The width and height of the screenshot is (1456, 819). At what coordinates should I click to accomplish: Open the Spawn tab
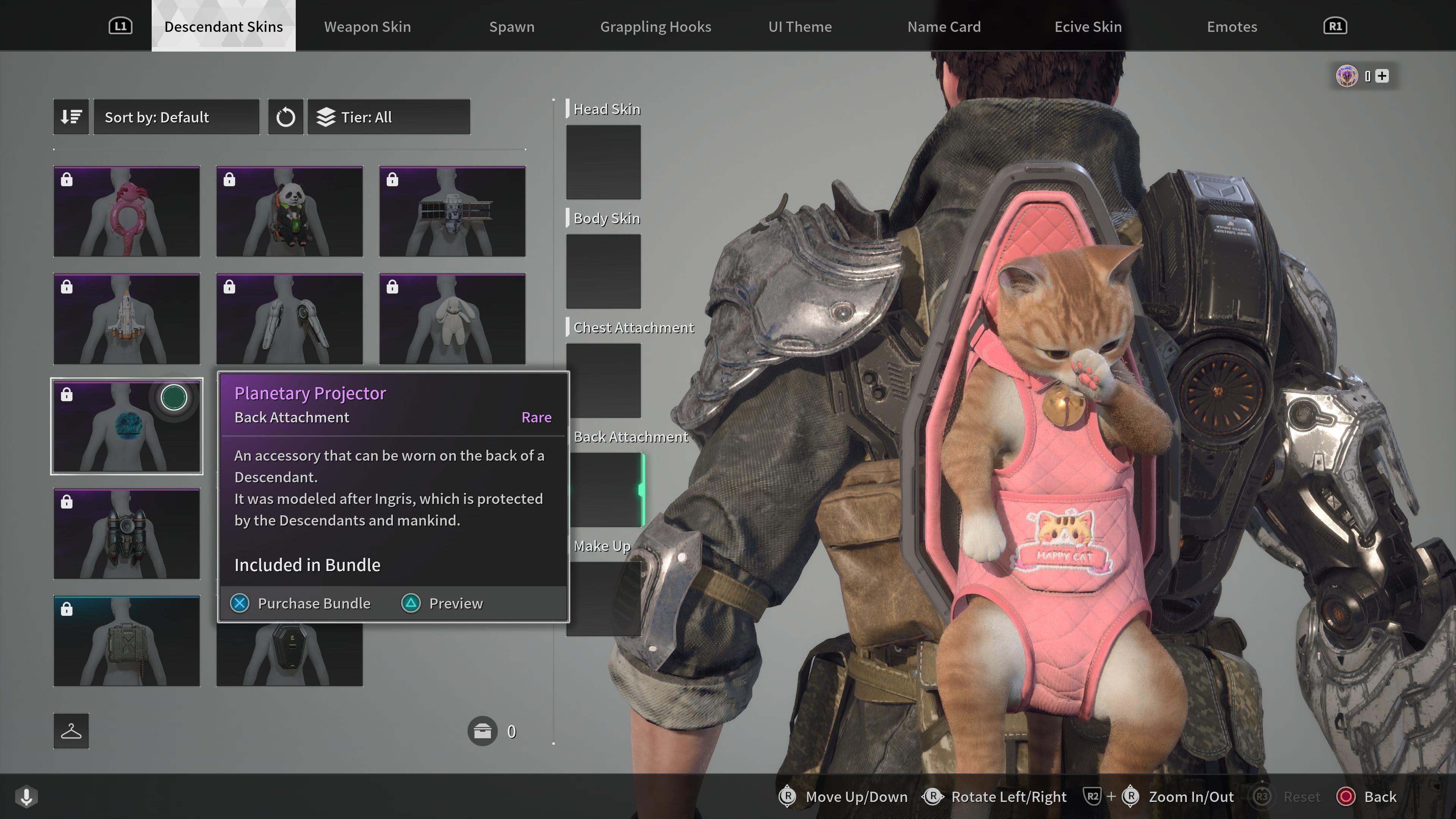click(x=511, y=27)
